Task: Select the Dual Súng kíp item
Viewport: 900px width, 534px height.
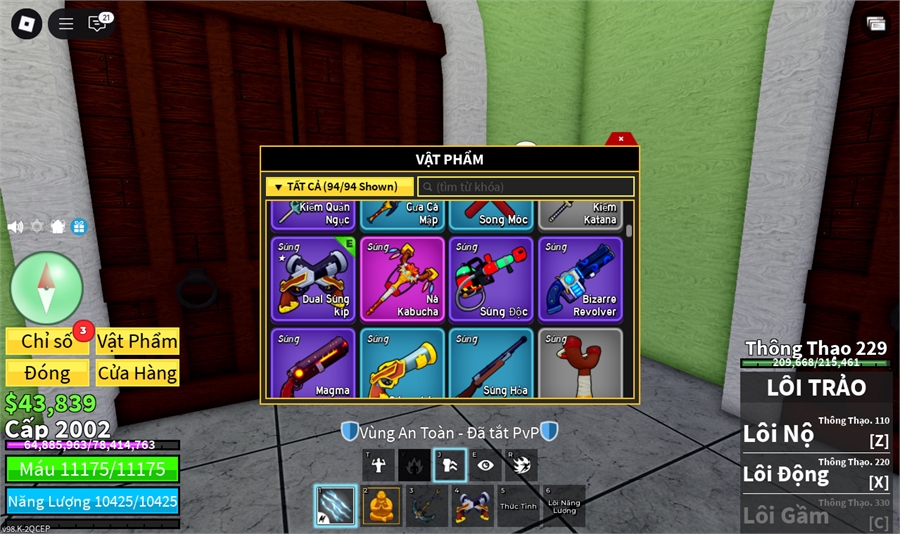Action: pyautogui.click(x=313, y=278)
